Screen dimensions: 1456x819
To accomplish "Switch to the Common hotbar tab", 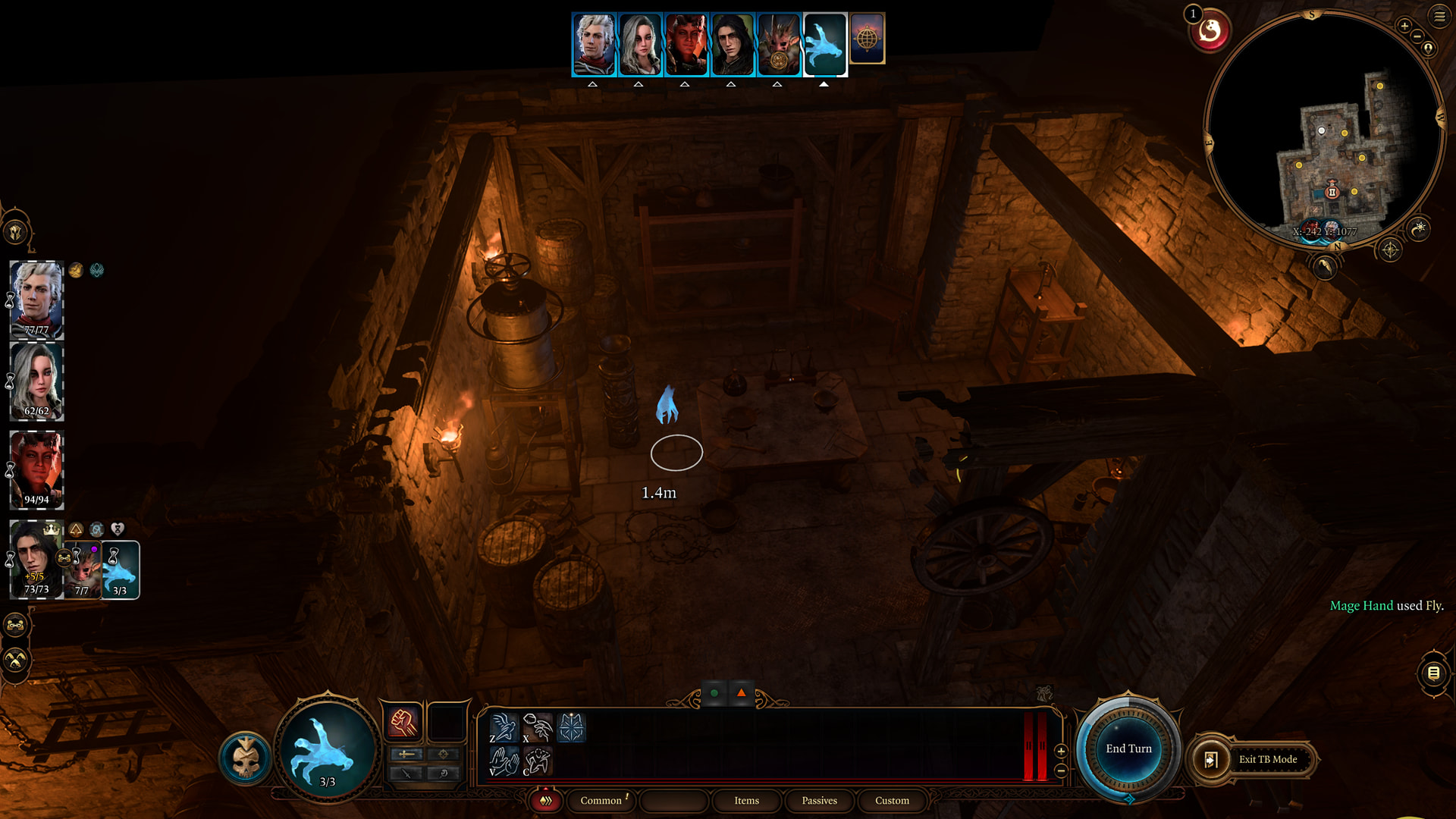I will click(x=601, y=800).
